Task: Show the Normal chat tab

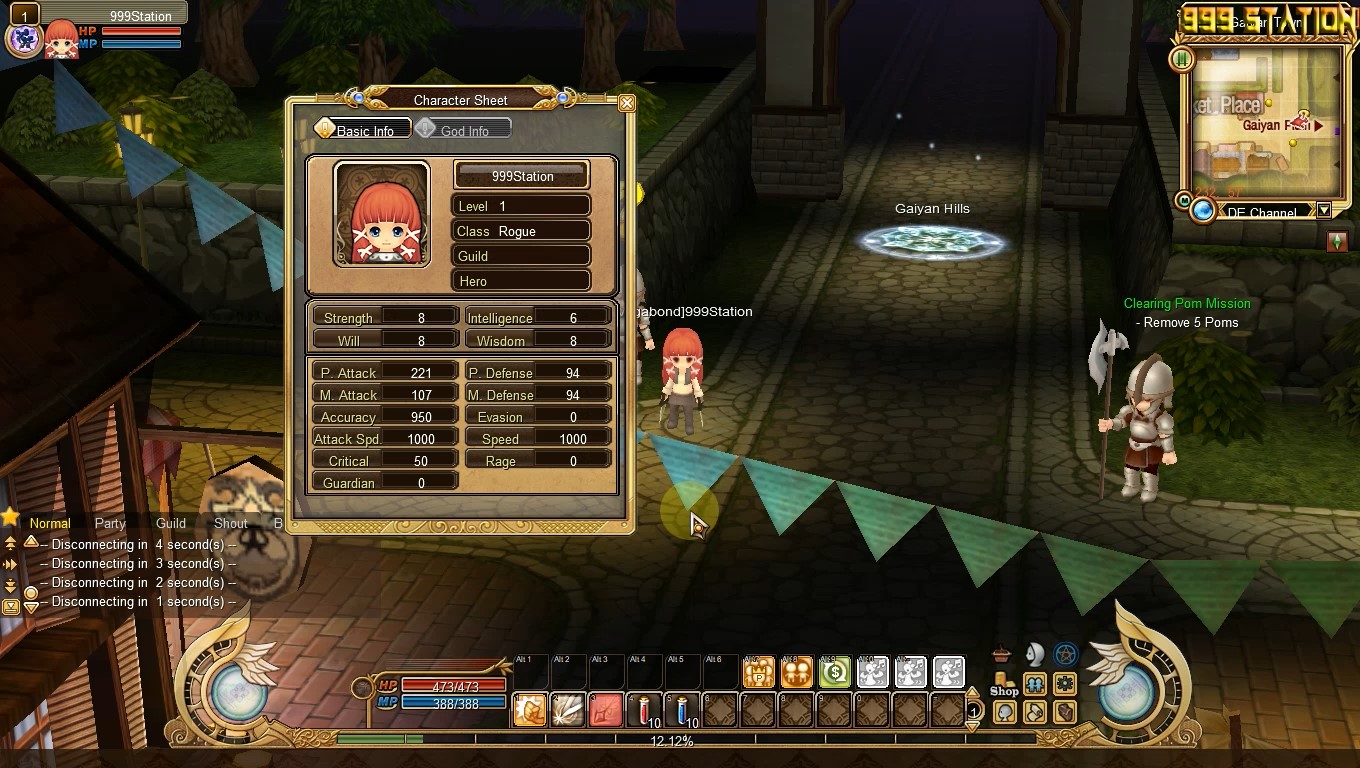Action: pos(50,523)
